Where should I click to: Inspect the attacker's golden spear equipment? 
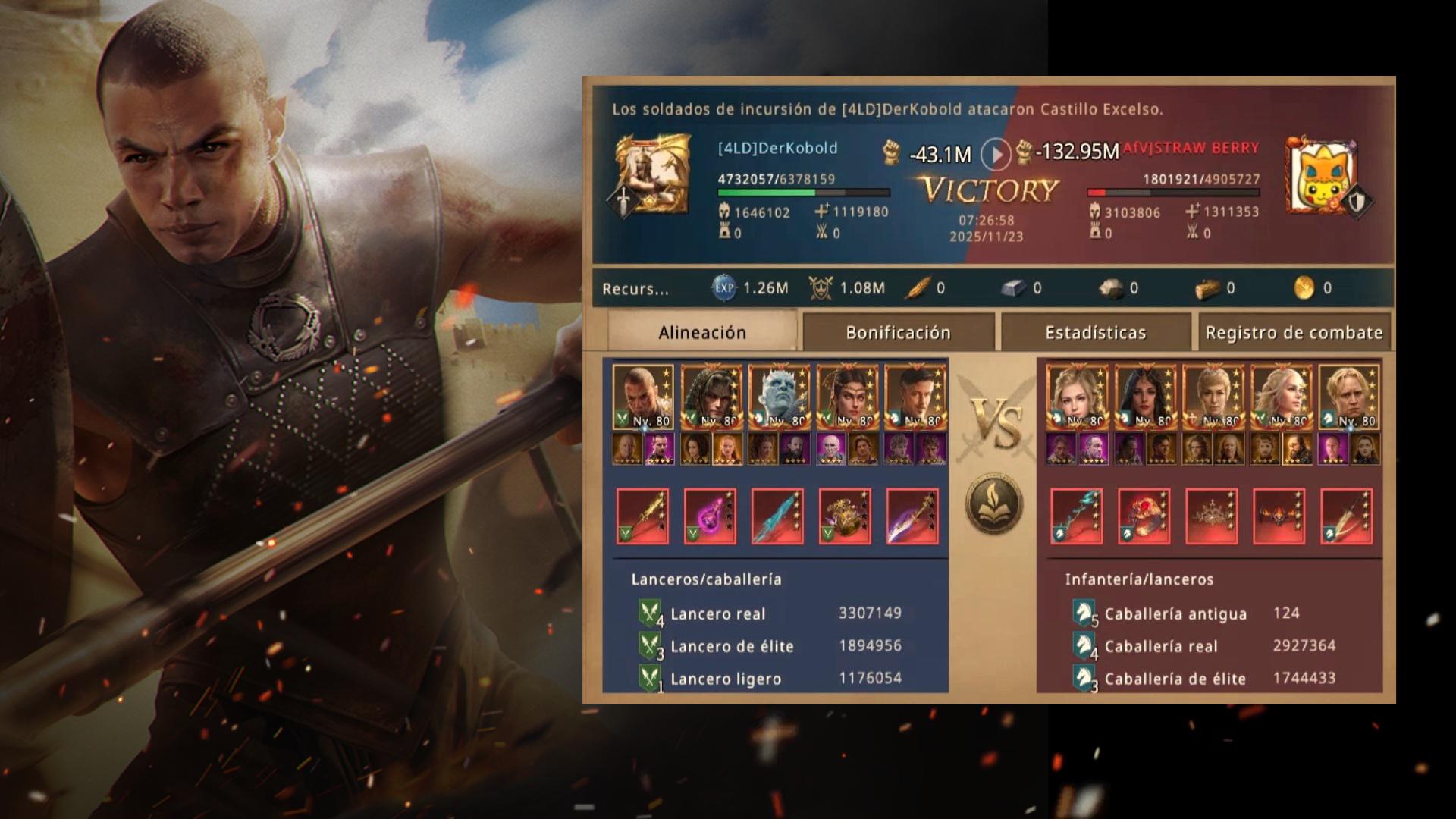pyautogui.click(x=642, y=516)
